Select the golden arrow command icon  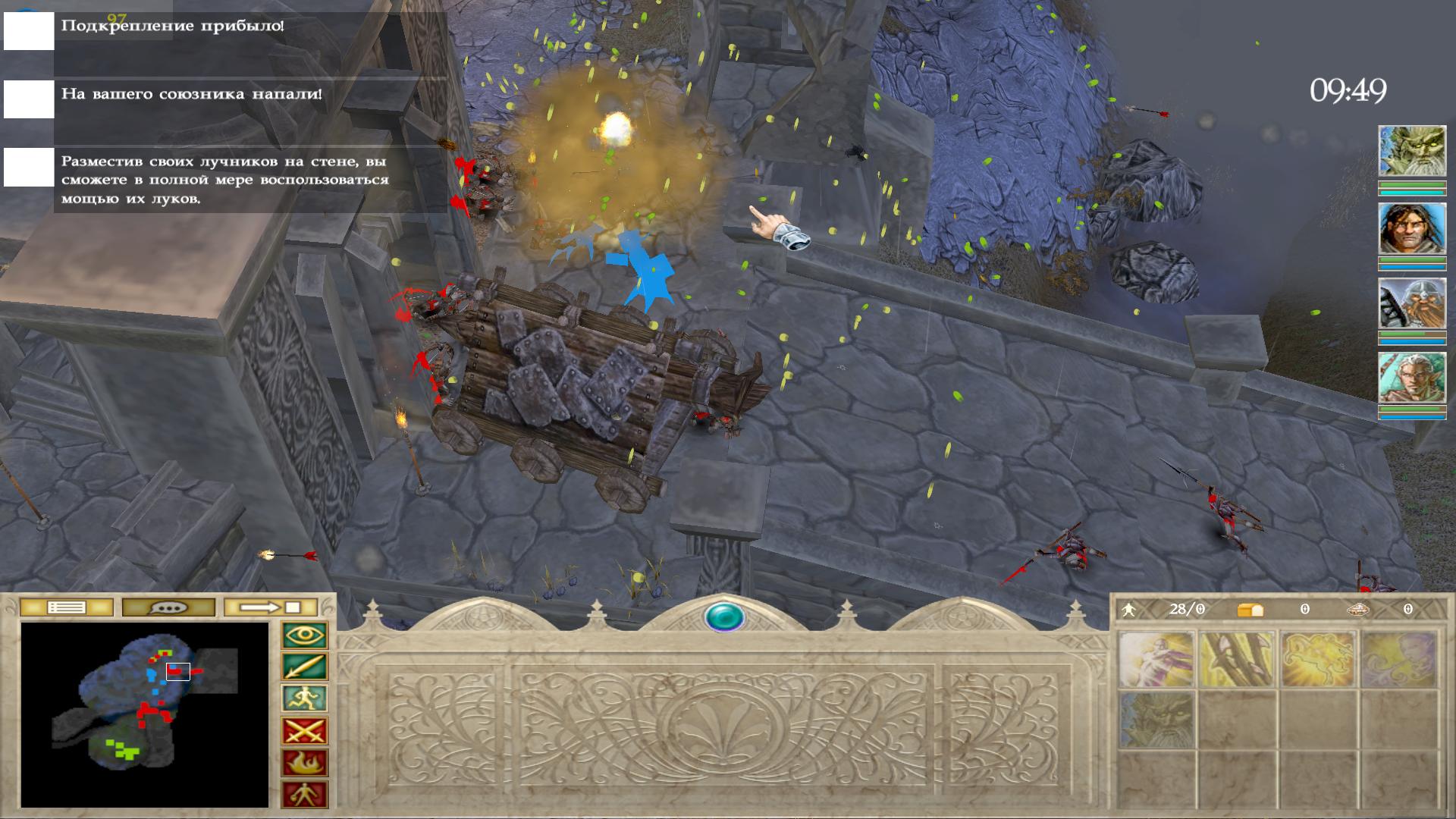pyautogui.click(x=305, y=667)
